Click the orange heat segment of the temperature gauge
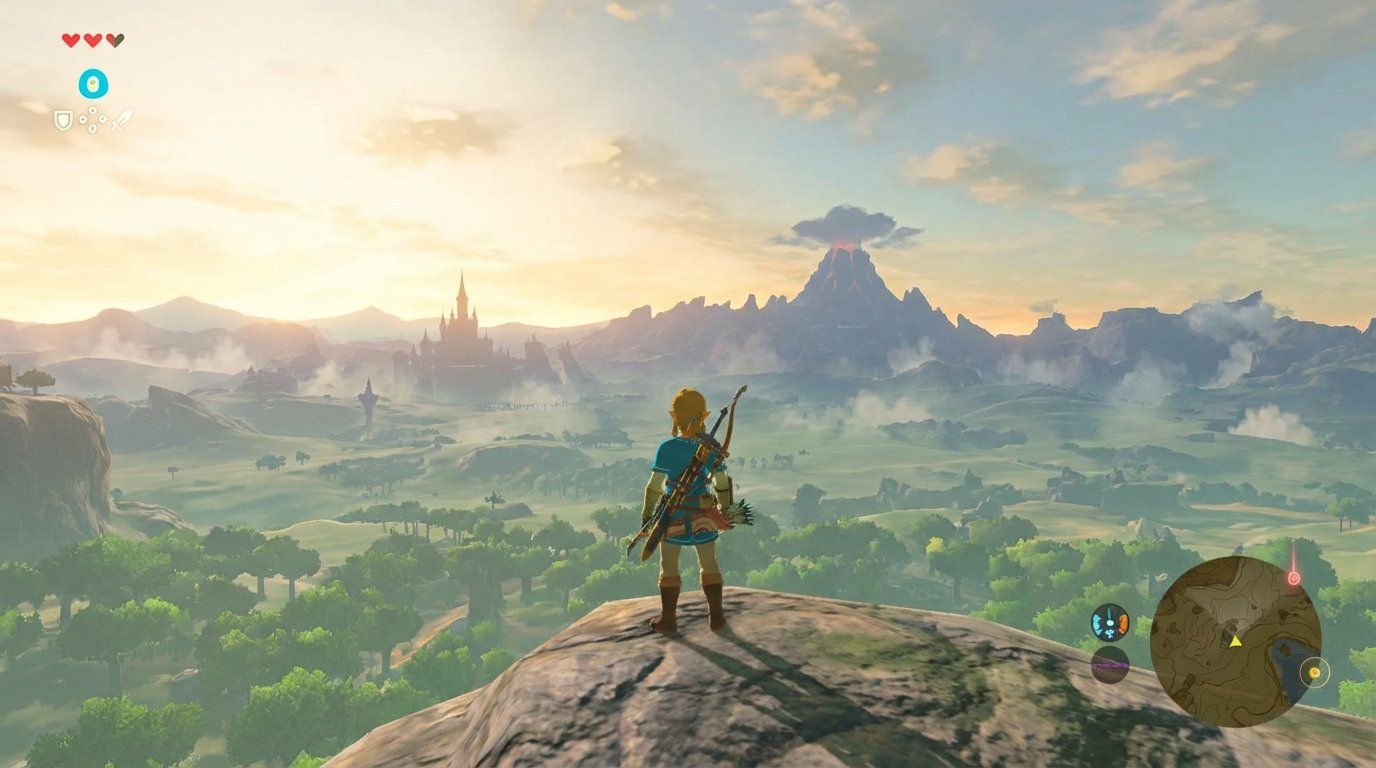Viewport: 1376px width, 768px height. [x=1121, y=621]
